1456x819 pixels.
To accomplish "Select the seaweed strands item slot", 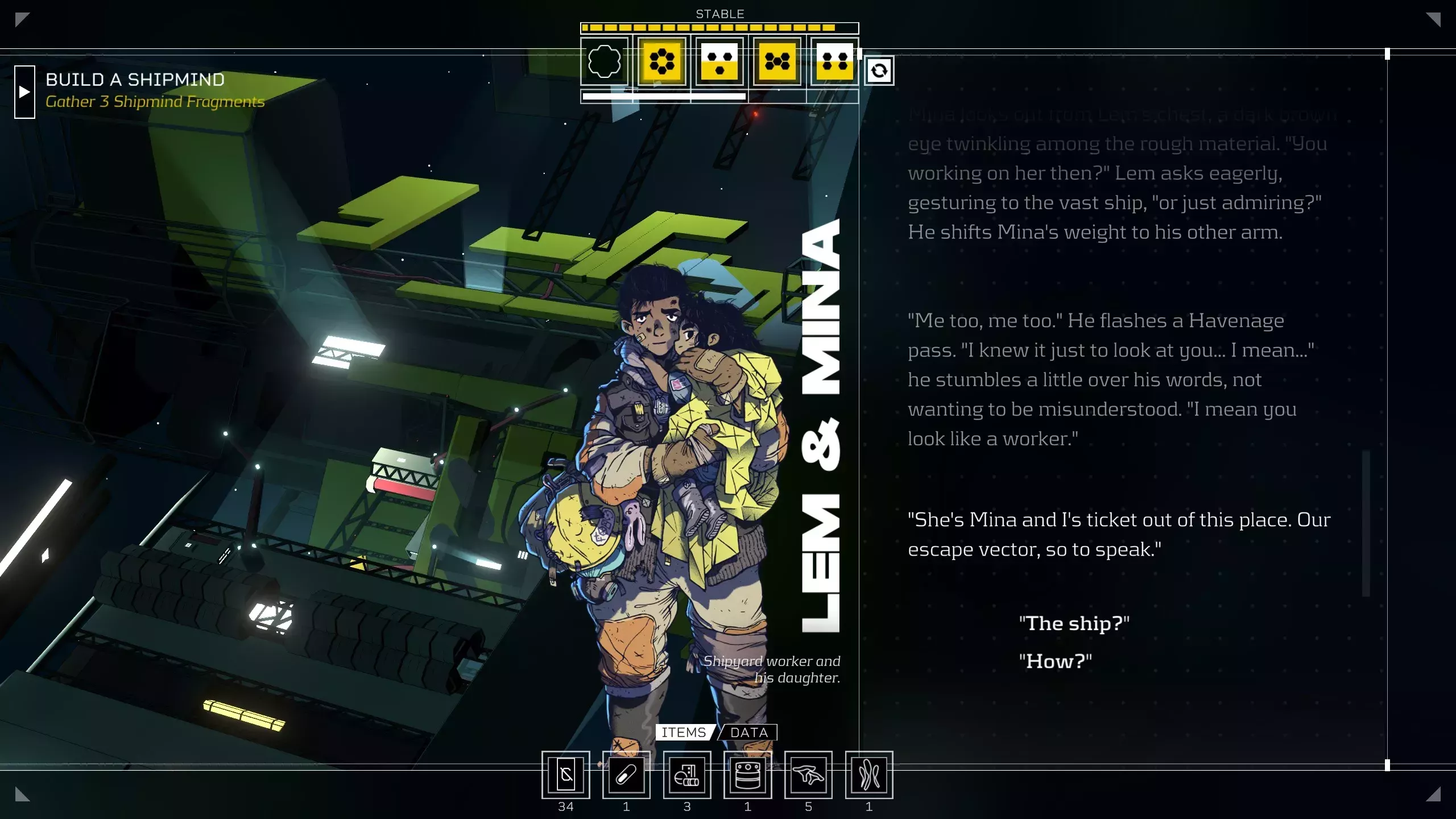I will tap(869, 775).
